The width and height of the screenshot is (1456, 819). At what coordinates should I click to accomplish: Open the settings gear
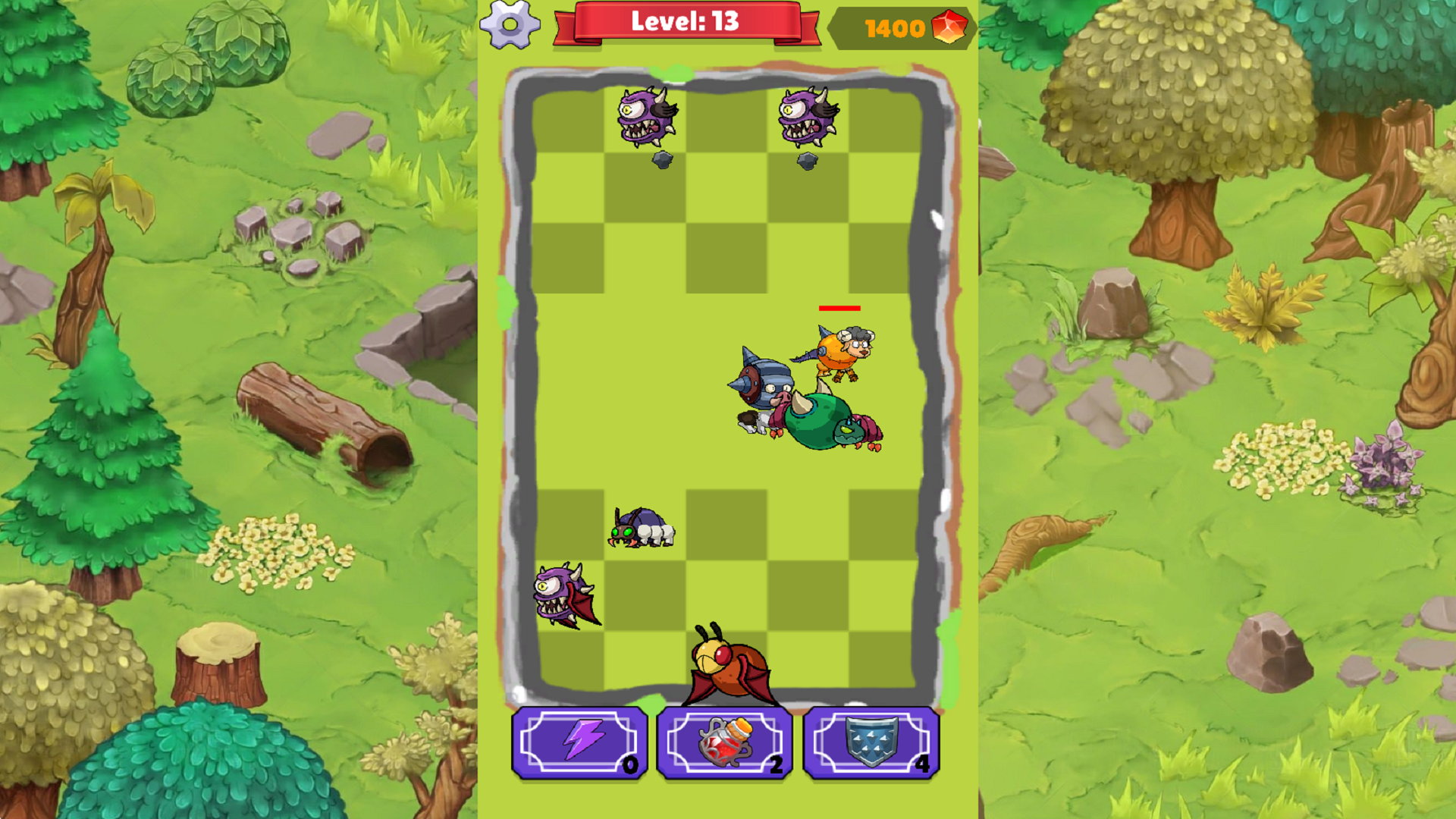coord(510,25)
